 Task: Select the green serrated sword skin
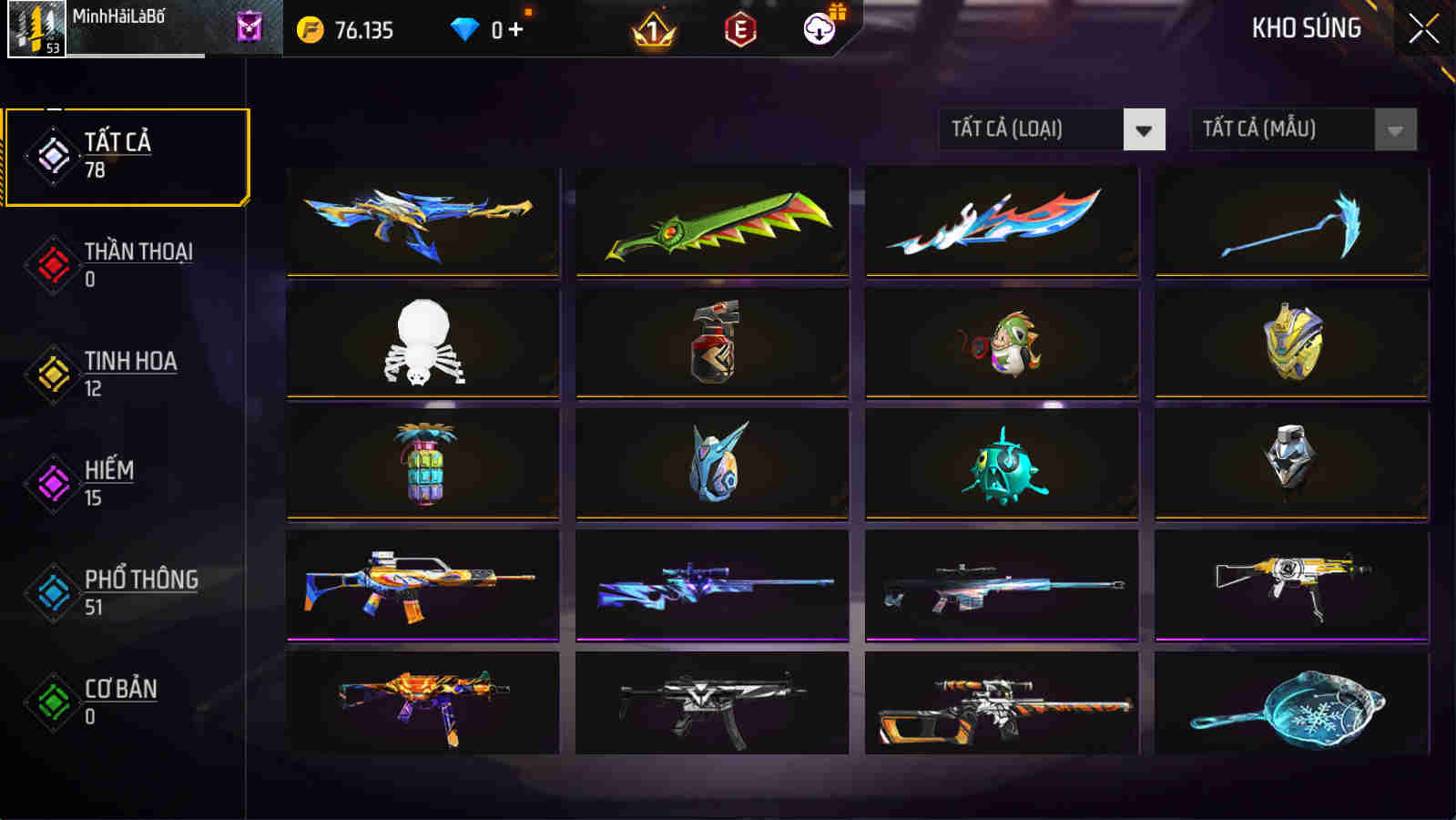pyautogui.click(x=712, y=223)
